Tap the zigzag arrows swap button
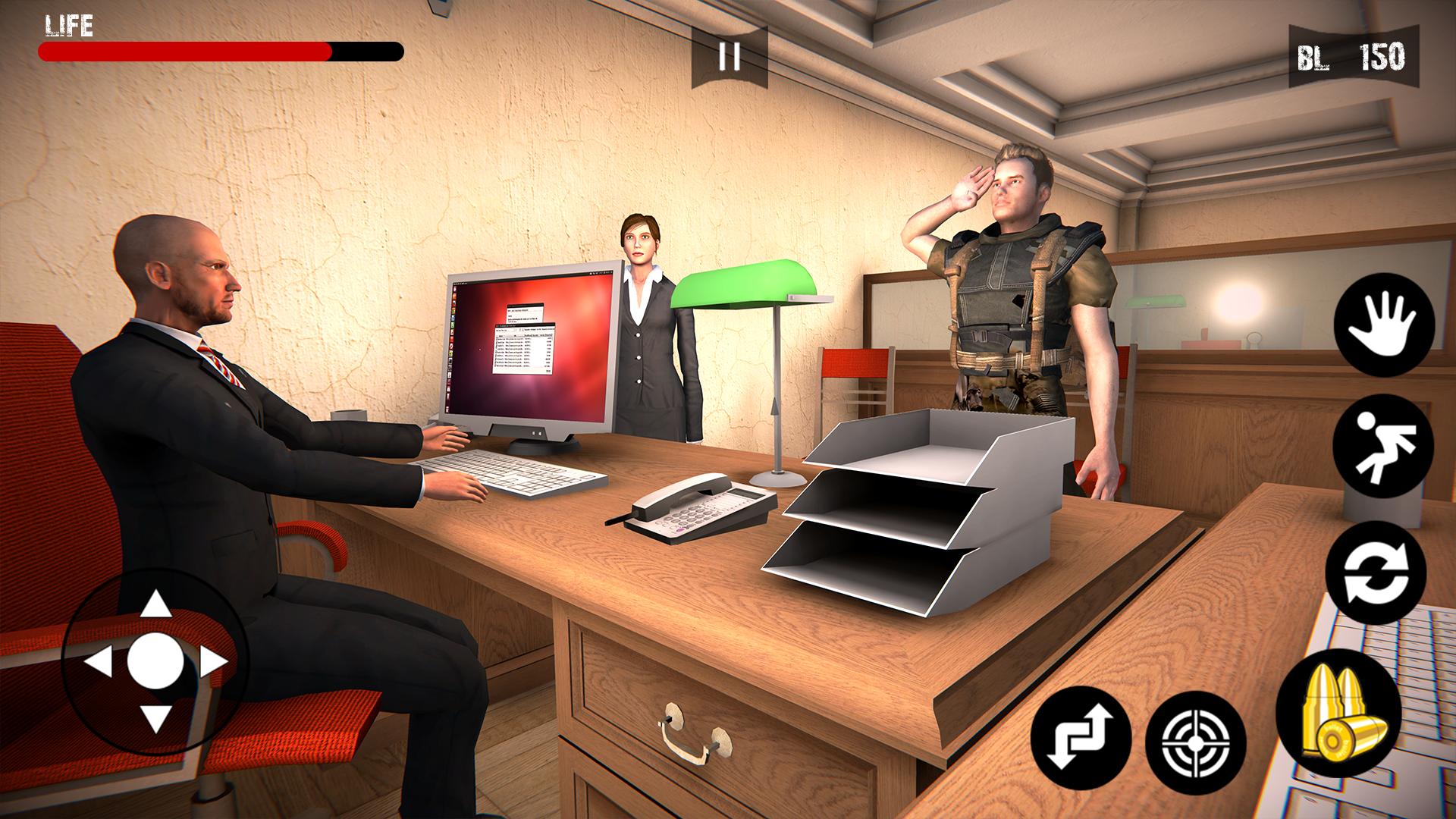 click(1081, 738)
